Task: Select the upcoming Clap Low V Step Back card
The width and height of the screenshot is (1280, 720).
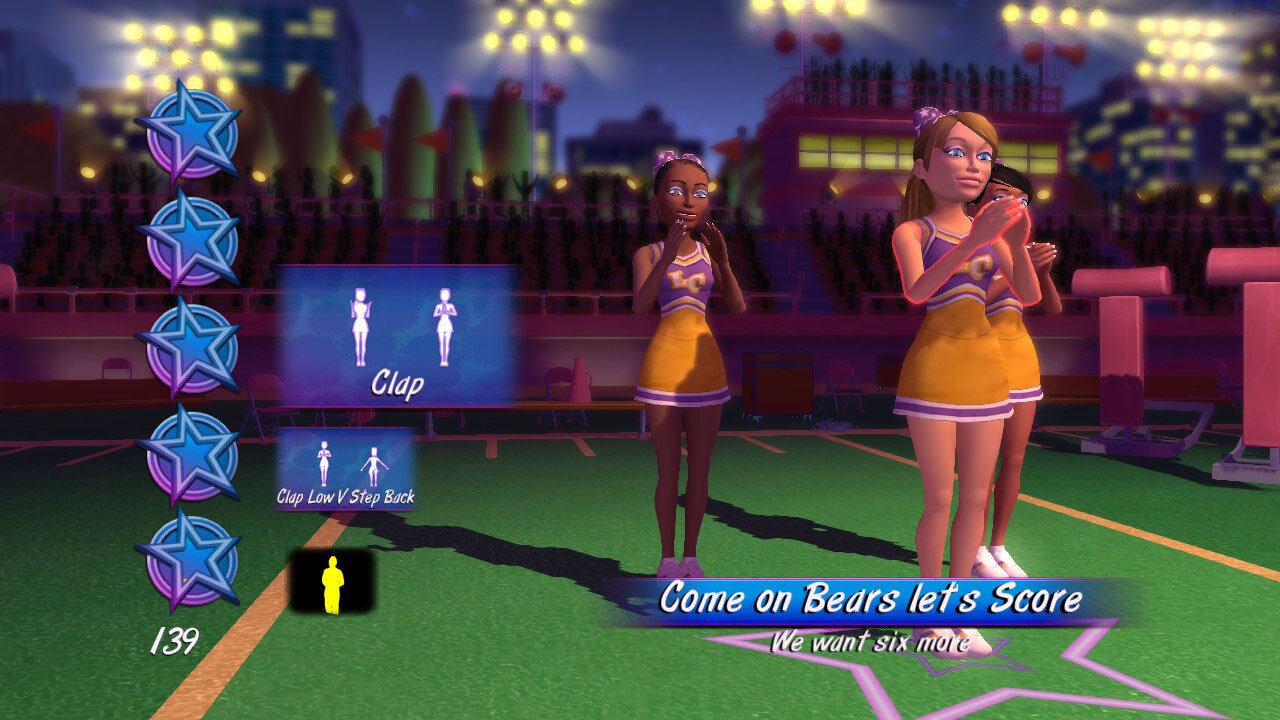Action: (345, 470)
